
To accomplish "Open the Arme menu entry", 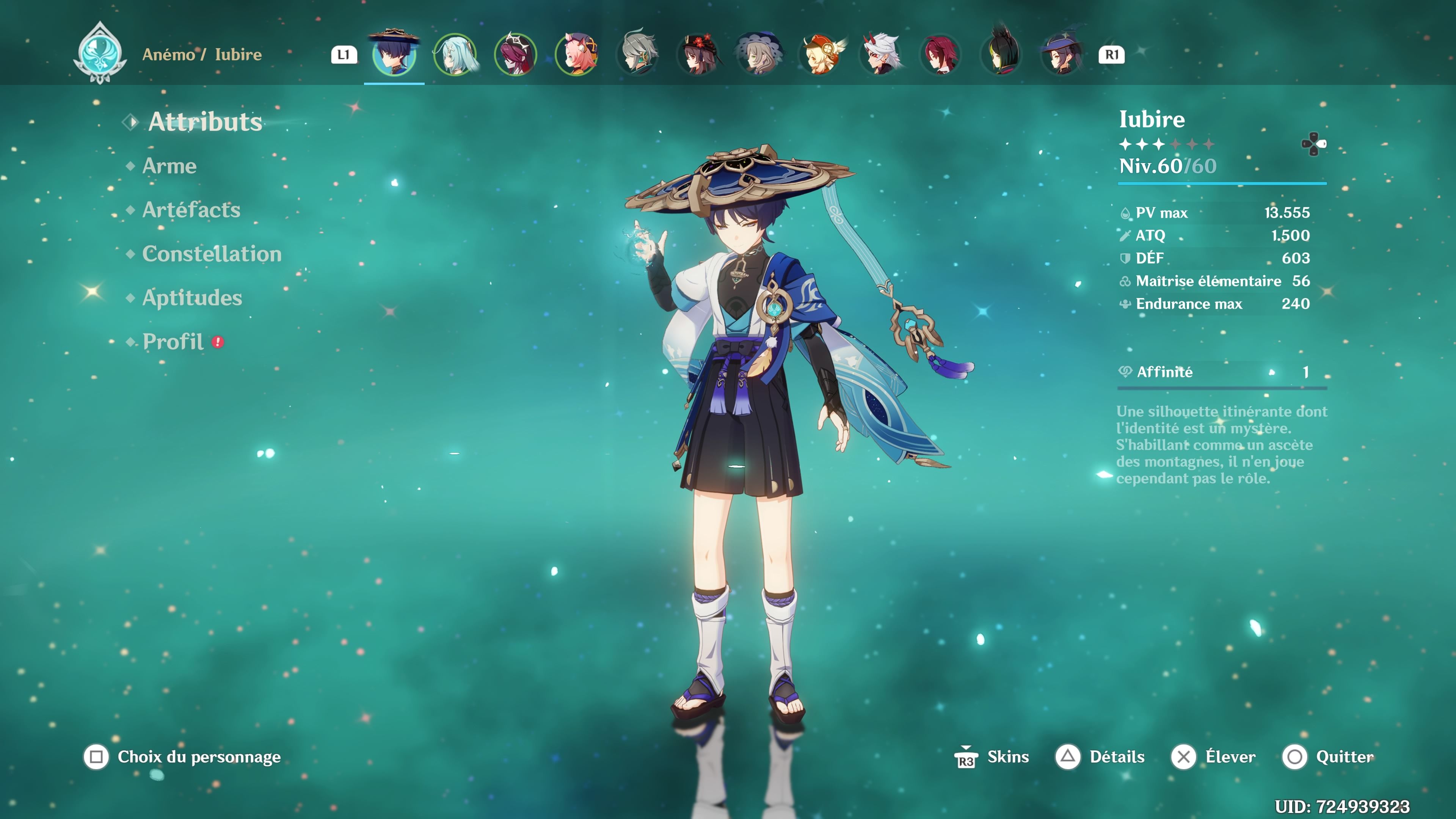I will click(169, 166).
